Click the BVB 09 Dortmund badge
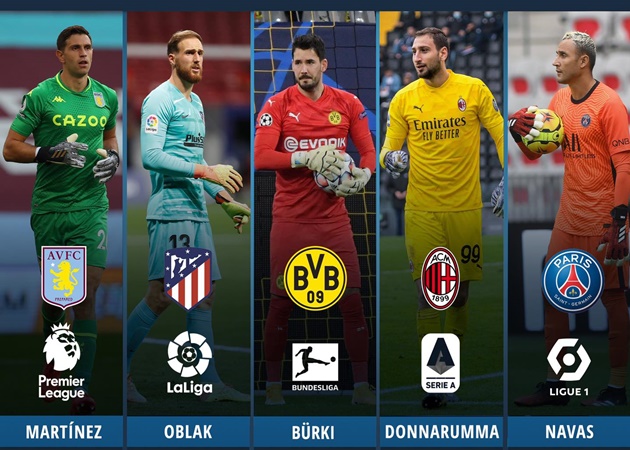 315,278
